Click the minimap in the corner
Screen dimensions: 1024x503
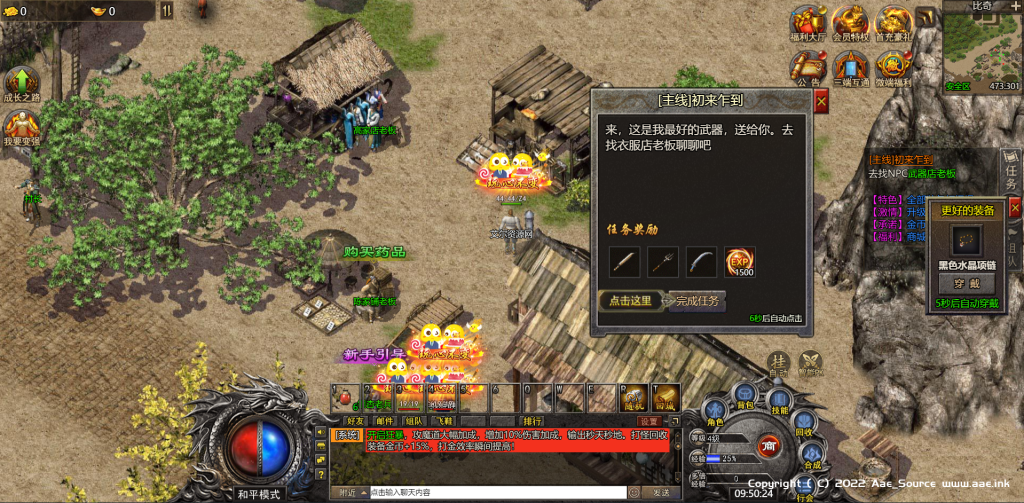pyautogui.click(x=983, y=50)
